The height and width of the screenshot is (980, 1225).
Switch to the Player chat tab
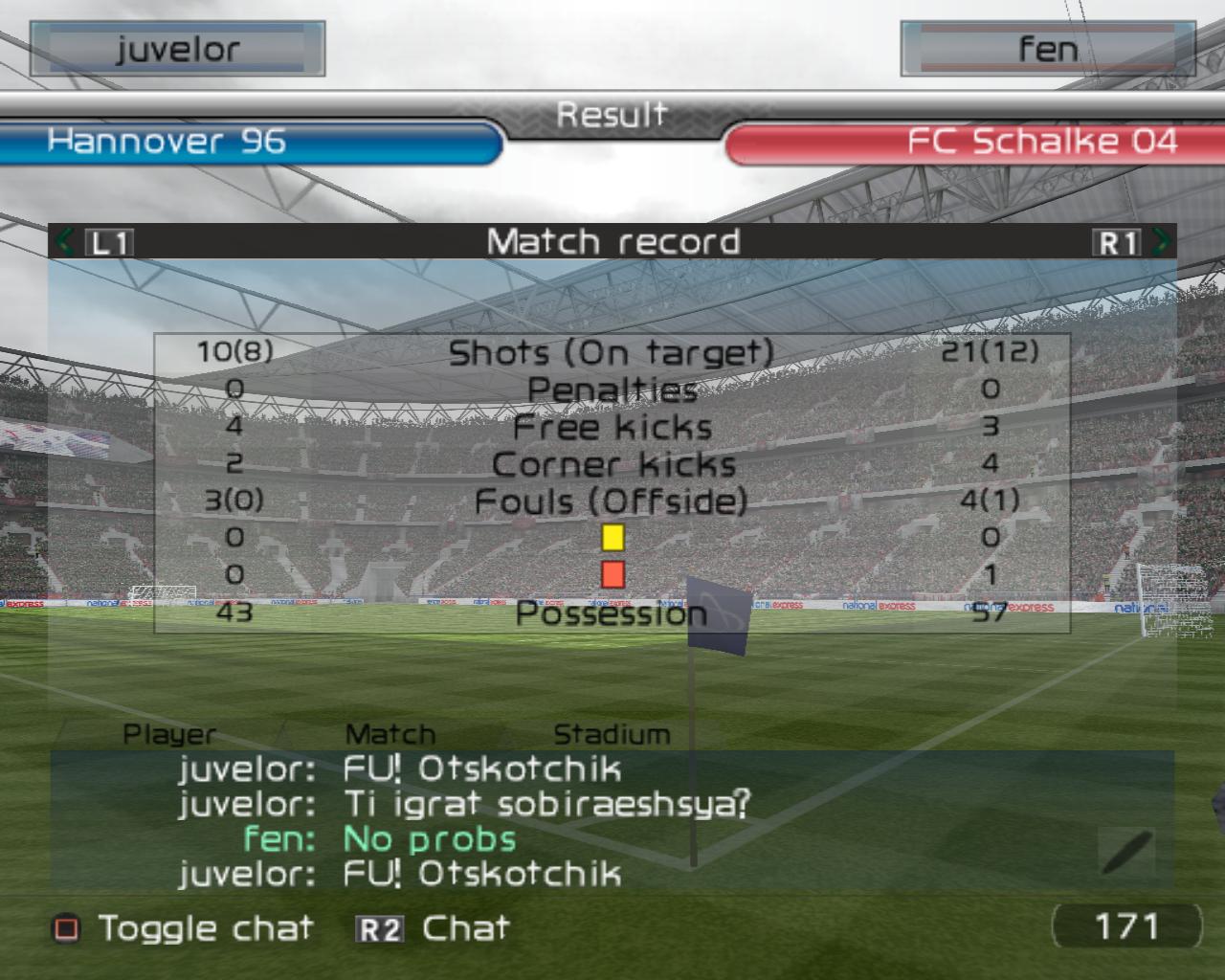pyautogui.click(x=169, y=734)
